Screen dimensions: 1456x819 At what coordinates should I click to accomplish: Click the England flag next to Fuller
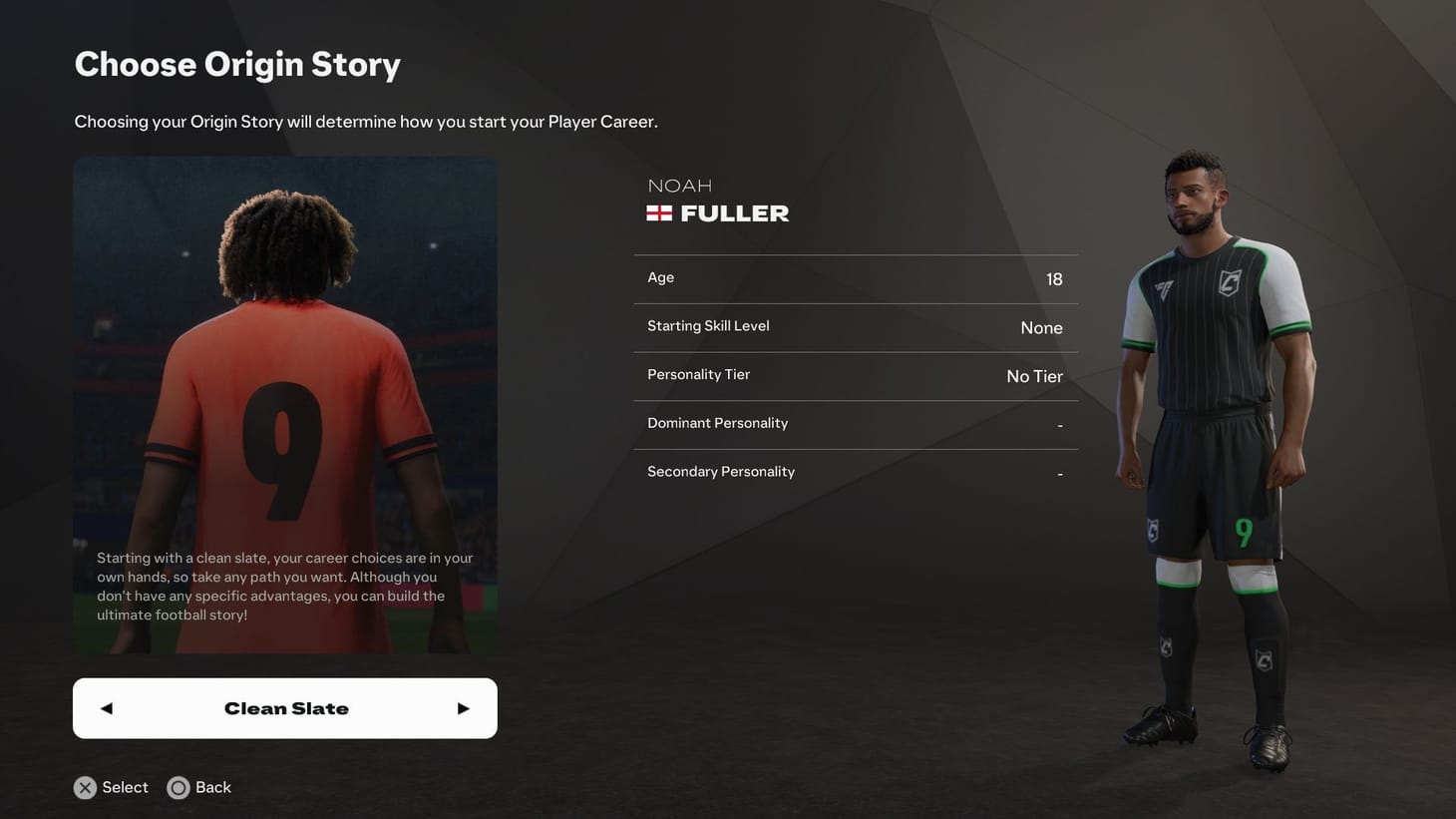(x=659, y=211)
